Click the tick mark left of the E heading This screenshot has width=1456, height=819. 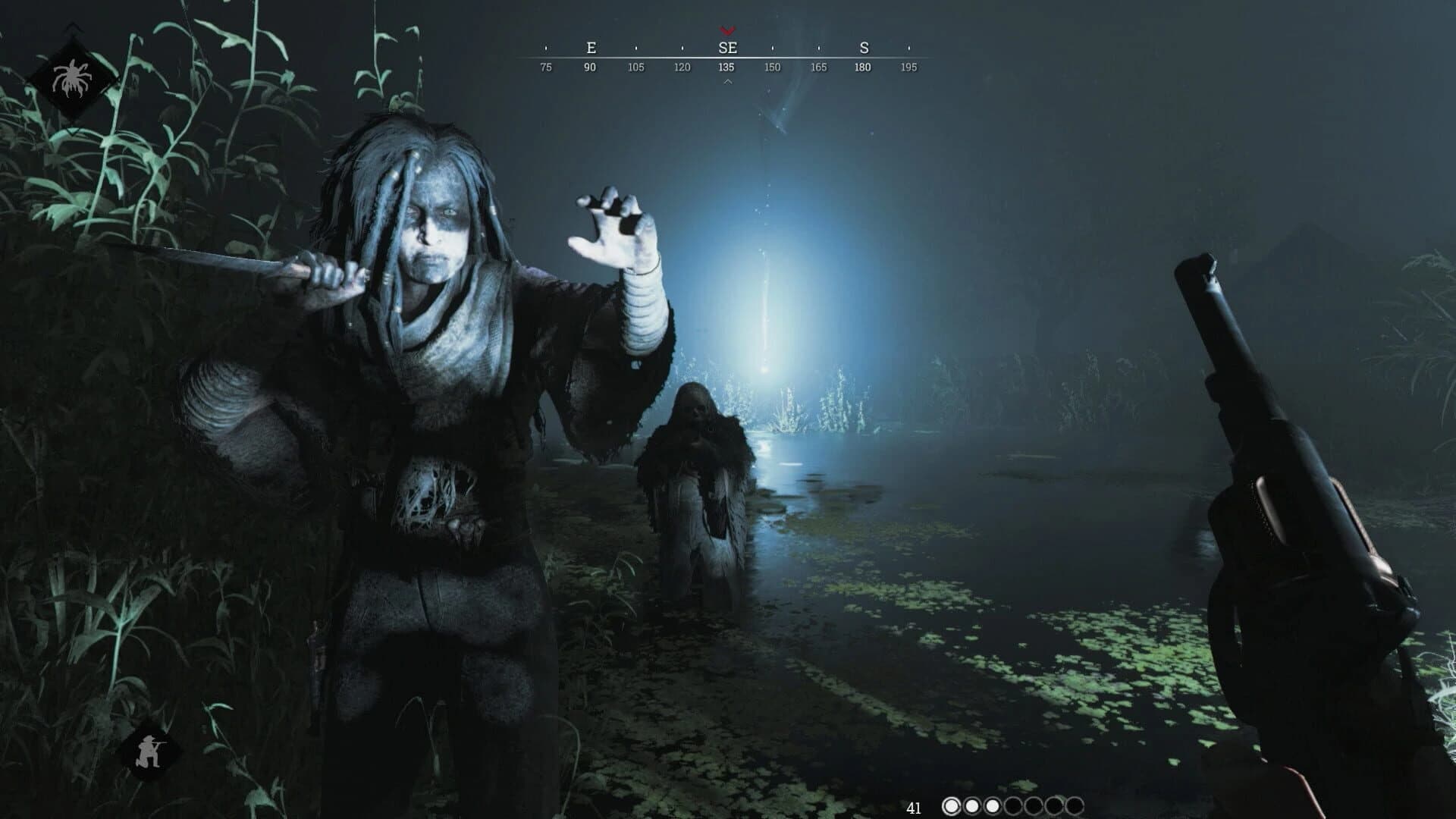tap(544, 48)
